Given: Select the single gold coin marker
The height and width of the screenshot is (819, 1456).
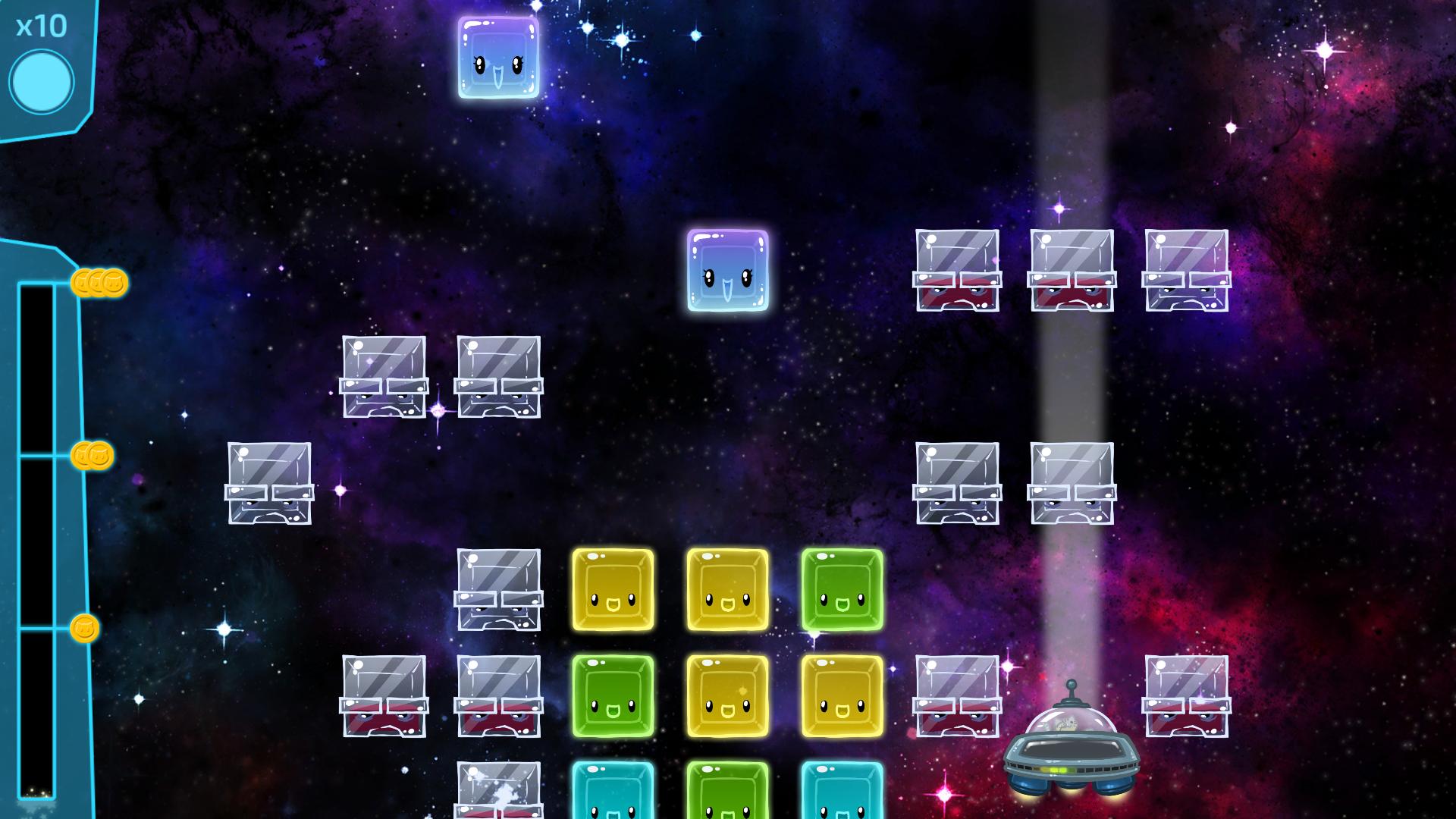Looking at the screenshot, I should click(85, 629).
